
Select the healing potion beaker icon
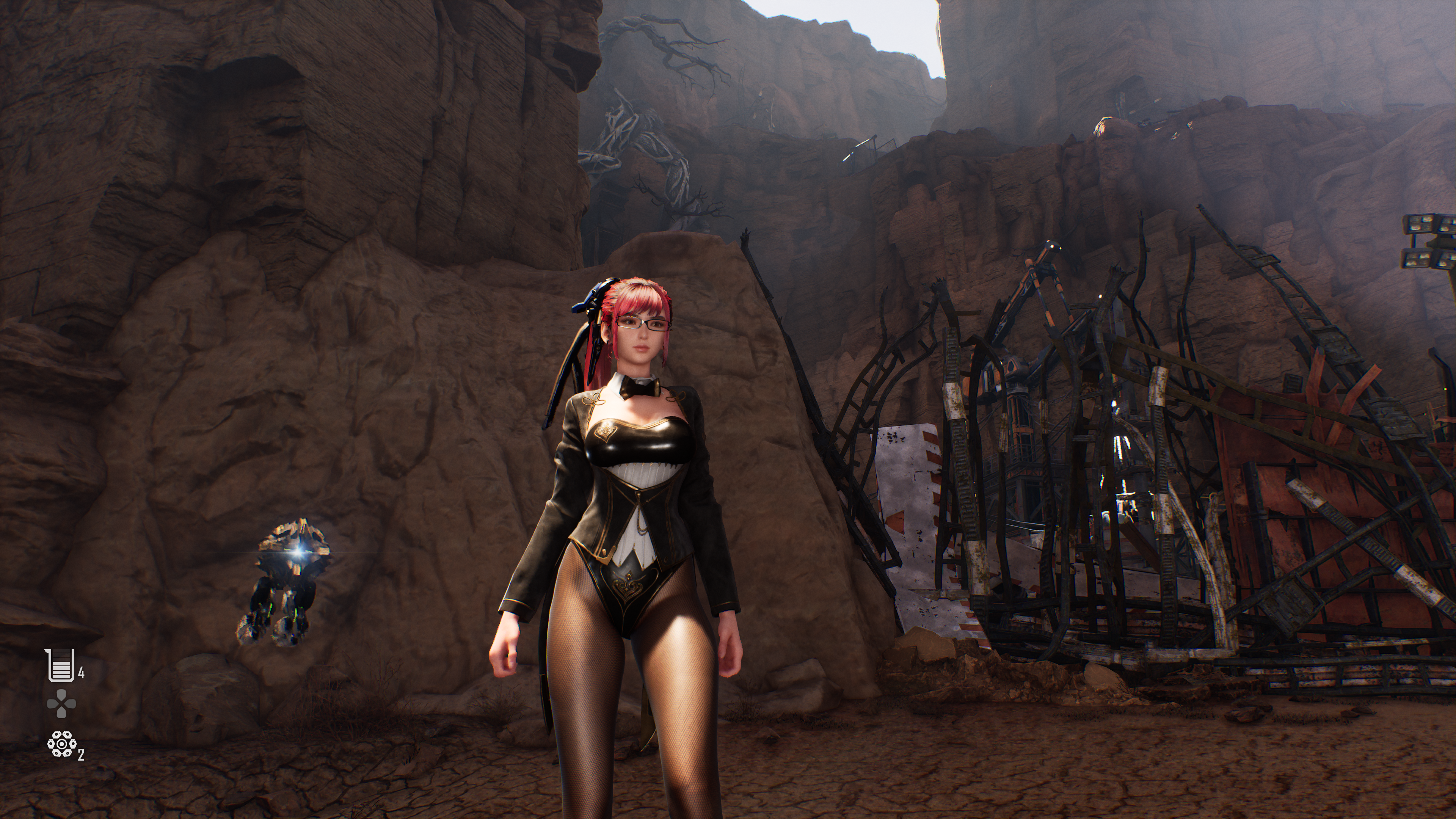click(x=61, y=666)
